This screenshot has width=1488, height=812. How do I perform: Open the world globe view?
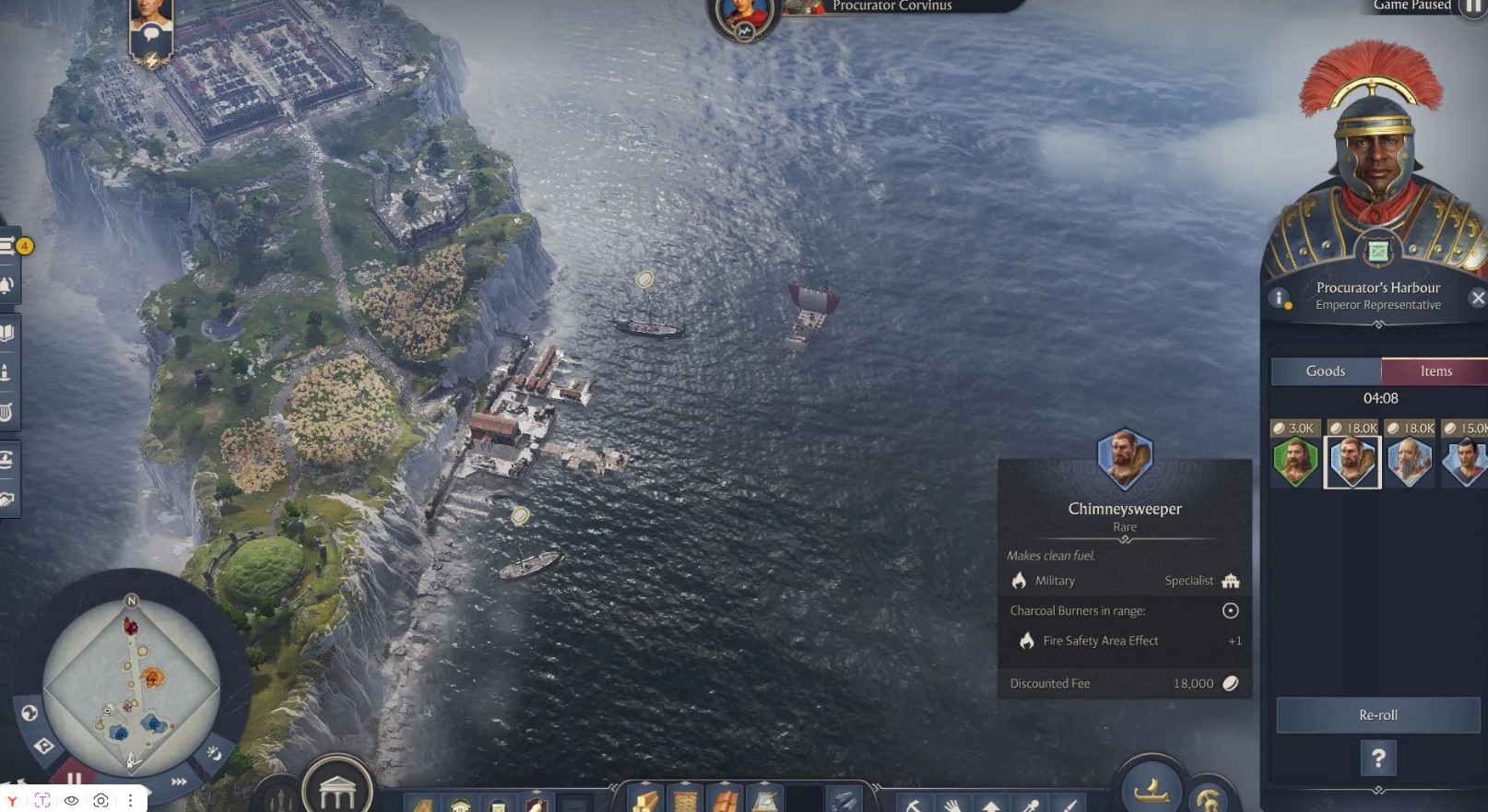tap(30, 712)
